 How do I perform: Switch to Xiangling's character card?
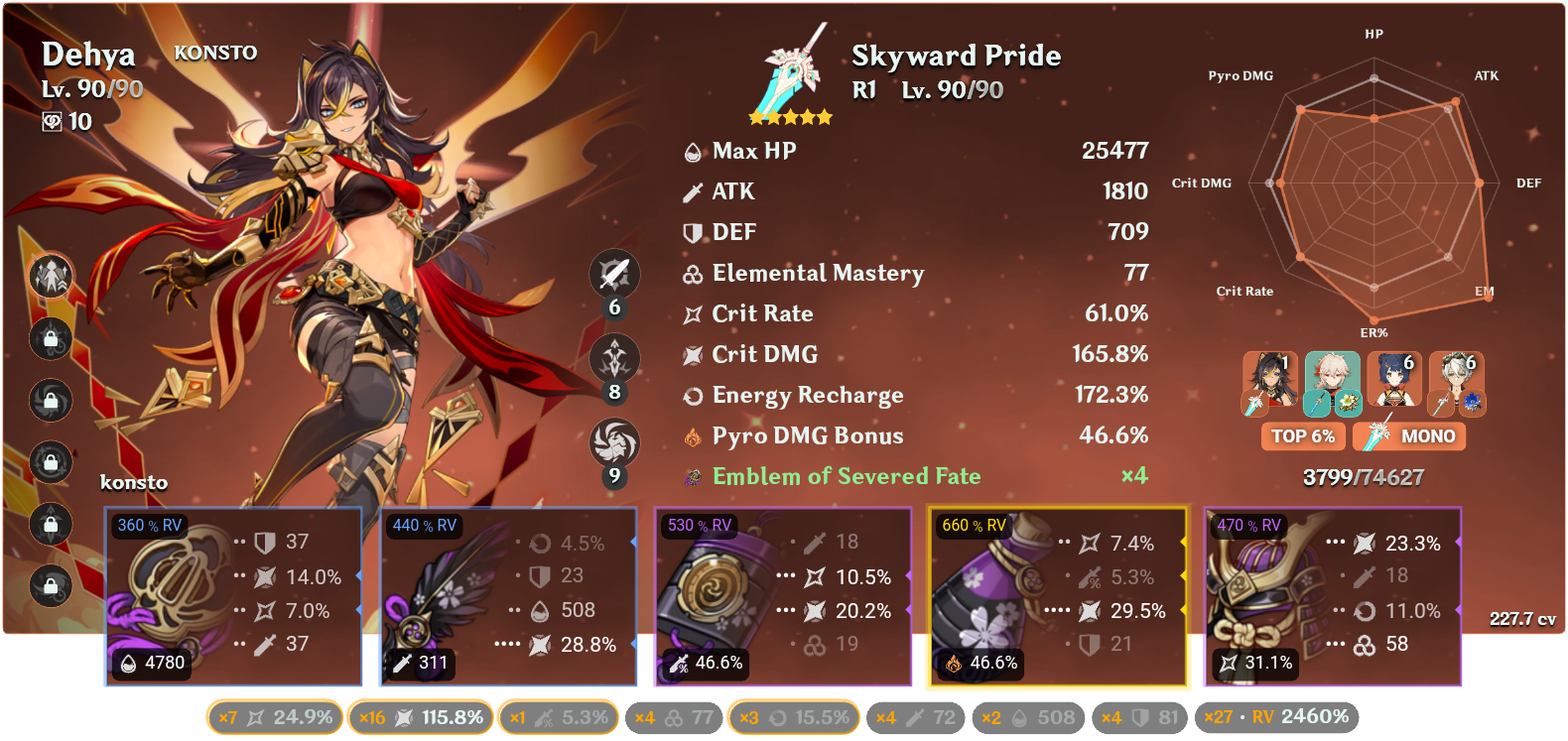[x=1394, y=382]
